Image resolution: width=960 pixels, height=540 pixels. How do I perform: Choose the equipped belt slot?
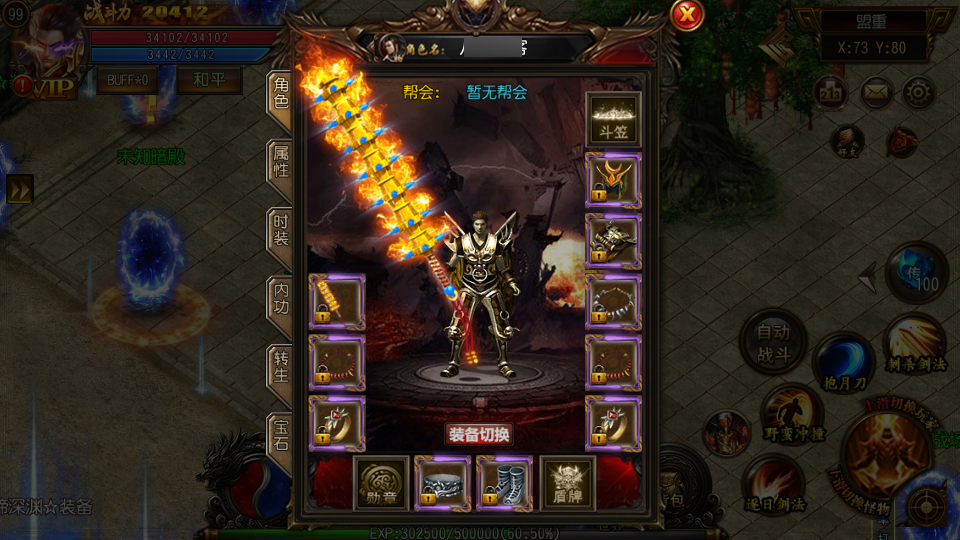(443, 483)
